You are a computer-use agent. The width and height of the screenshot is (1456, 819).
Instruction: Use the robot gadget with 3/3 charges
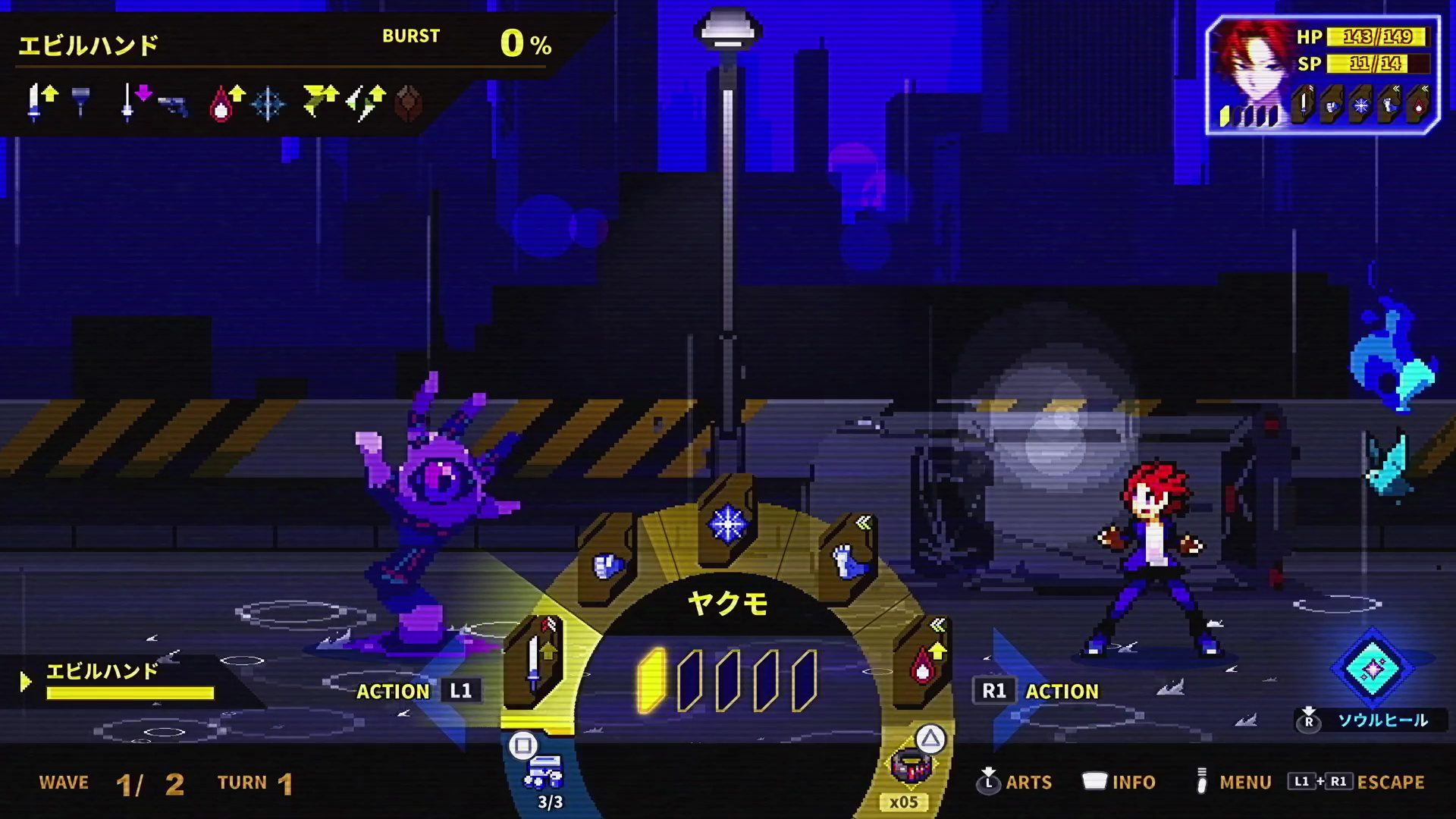(543, 772)
